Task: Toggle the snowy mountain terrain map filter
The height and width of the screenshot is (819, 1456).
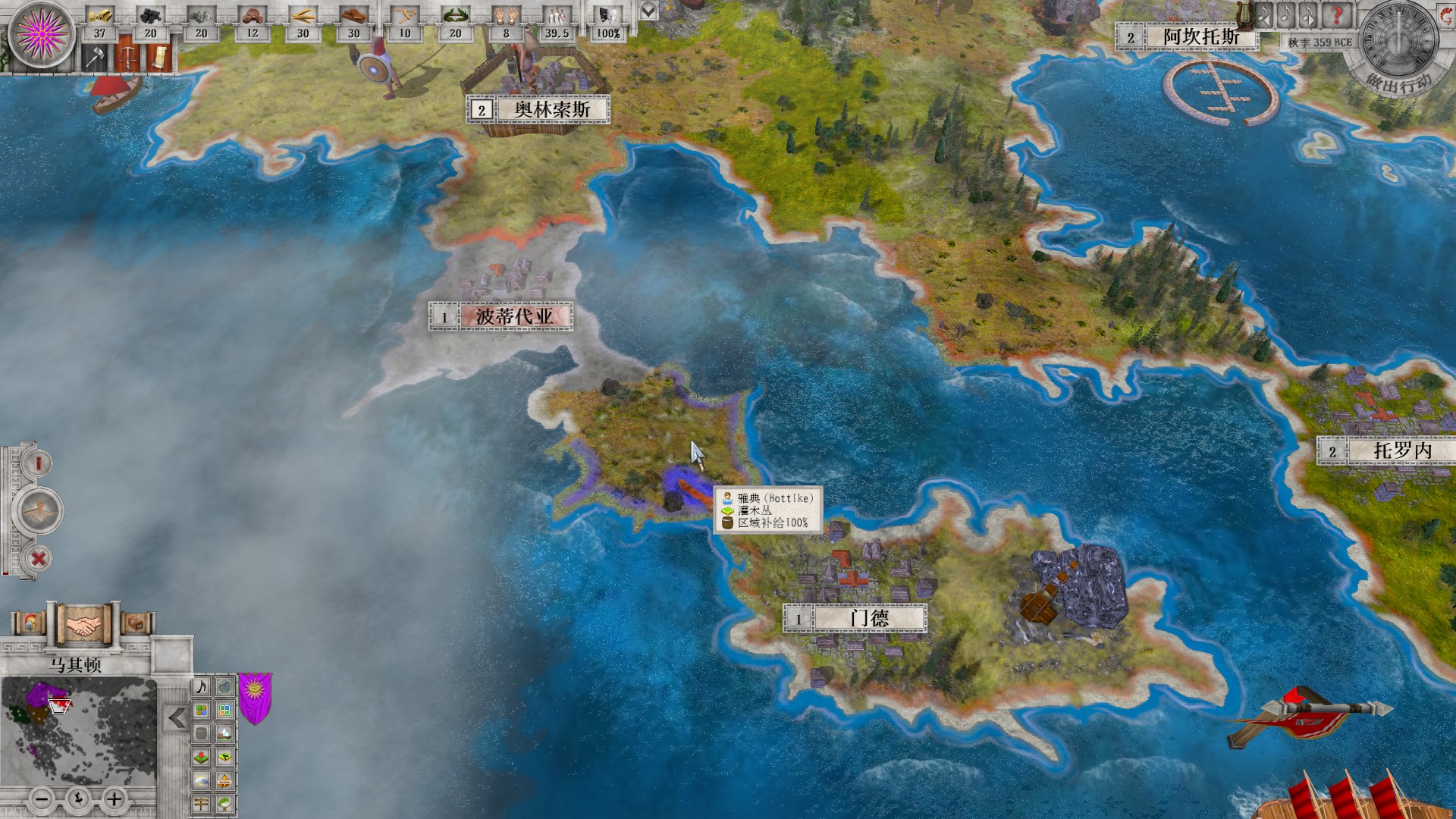Action: [224, 733]
